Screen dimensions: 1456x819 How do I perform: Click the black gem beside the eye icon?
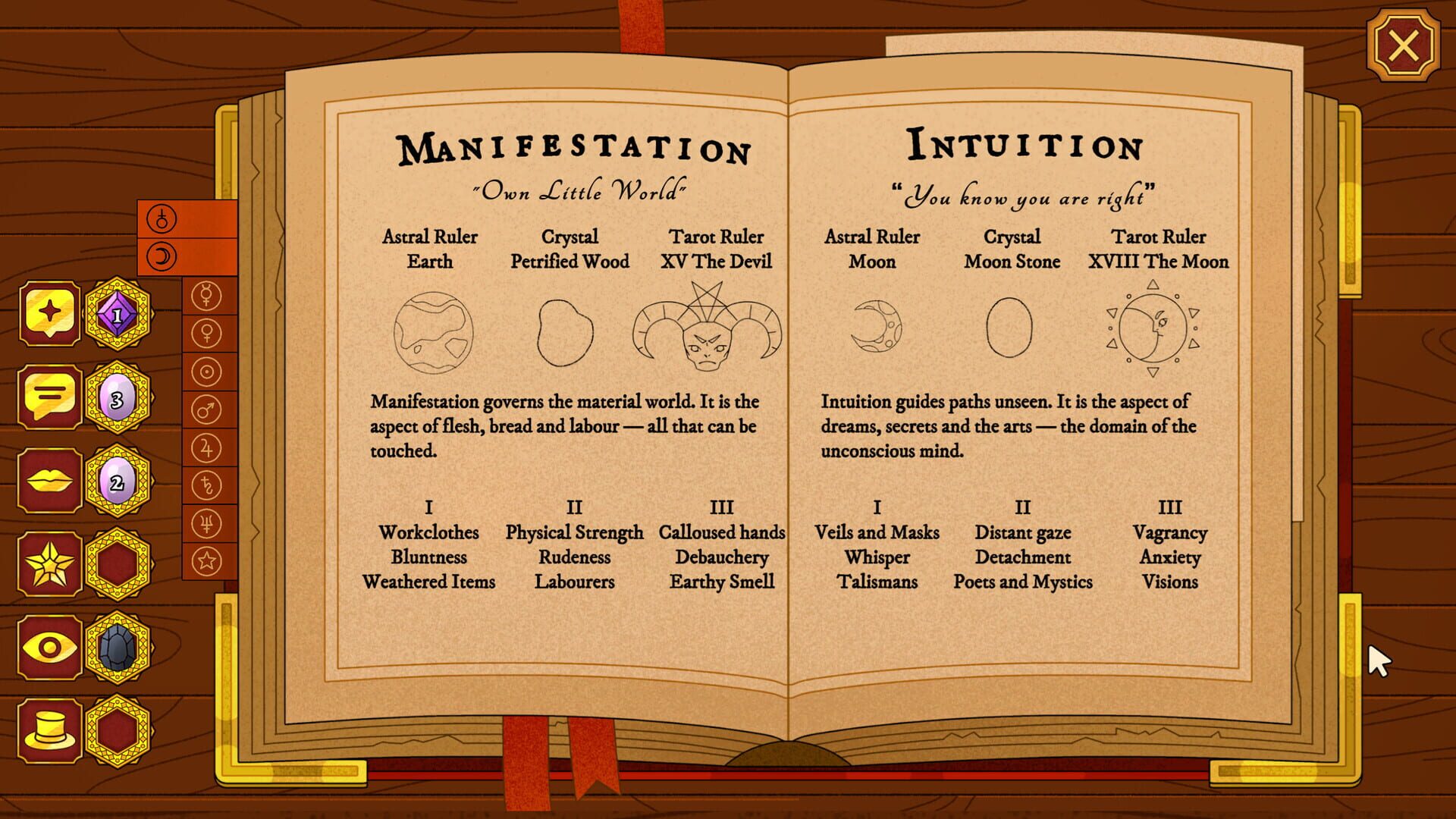point(118,648)
